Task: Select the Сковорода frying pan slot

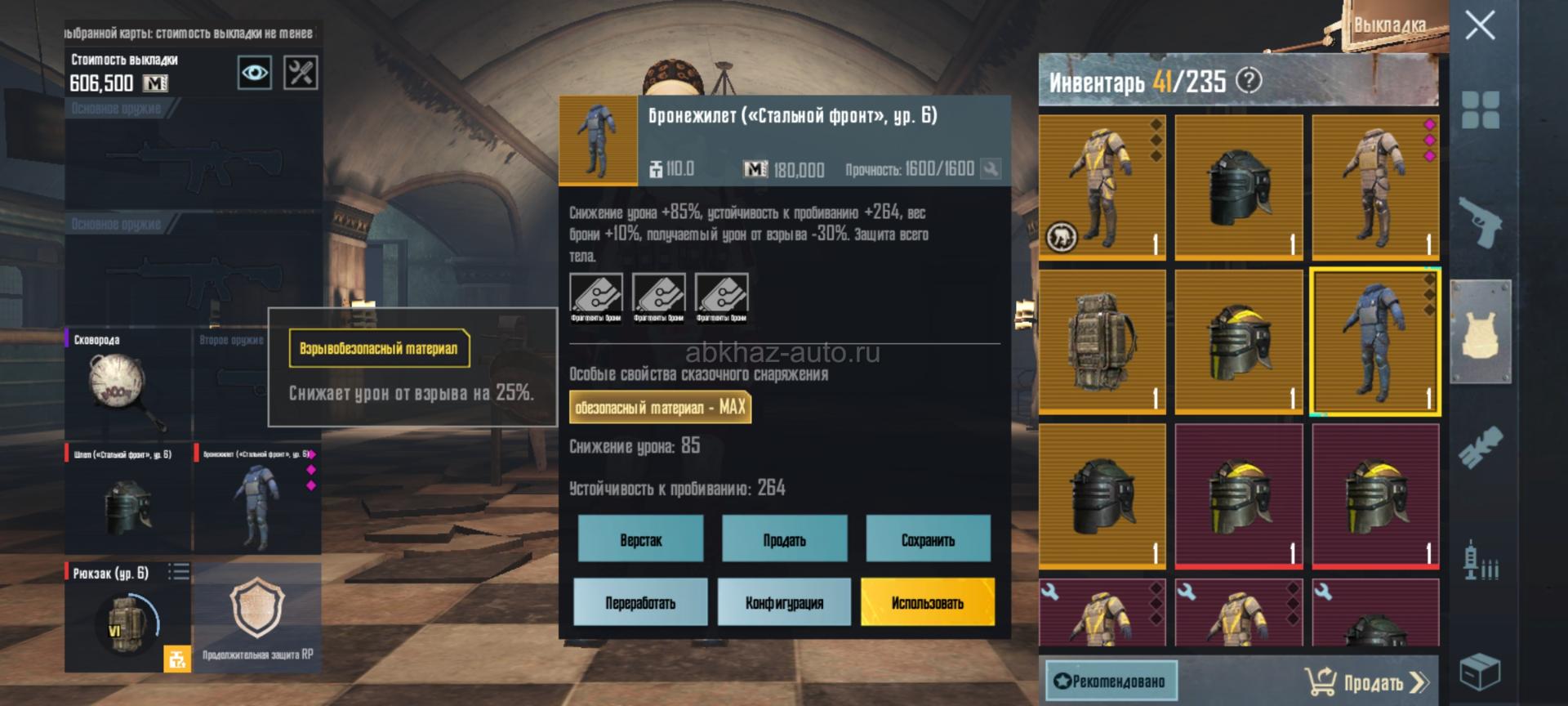Action: tap(128, 384)
